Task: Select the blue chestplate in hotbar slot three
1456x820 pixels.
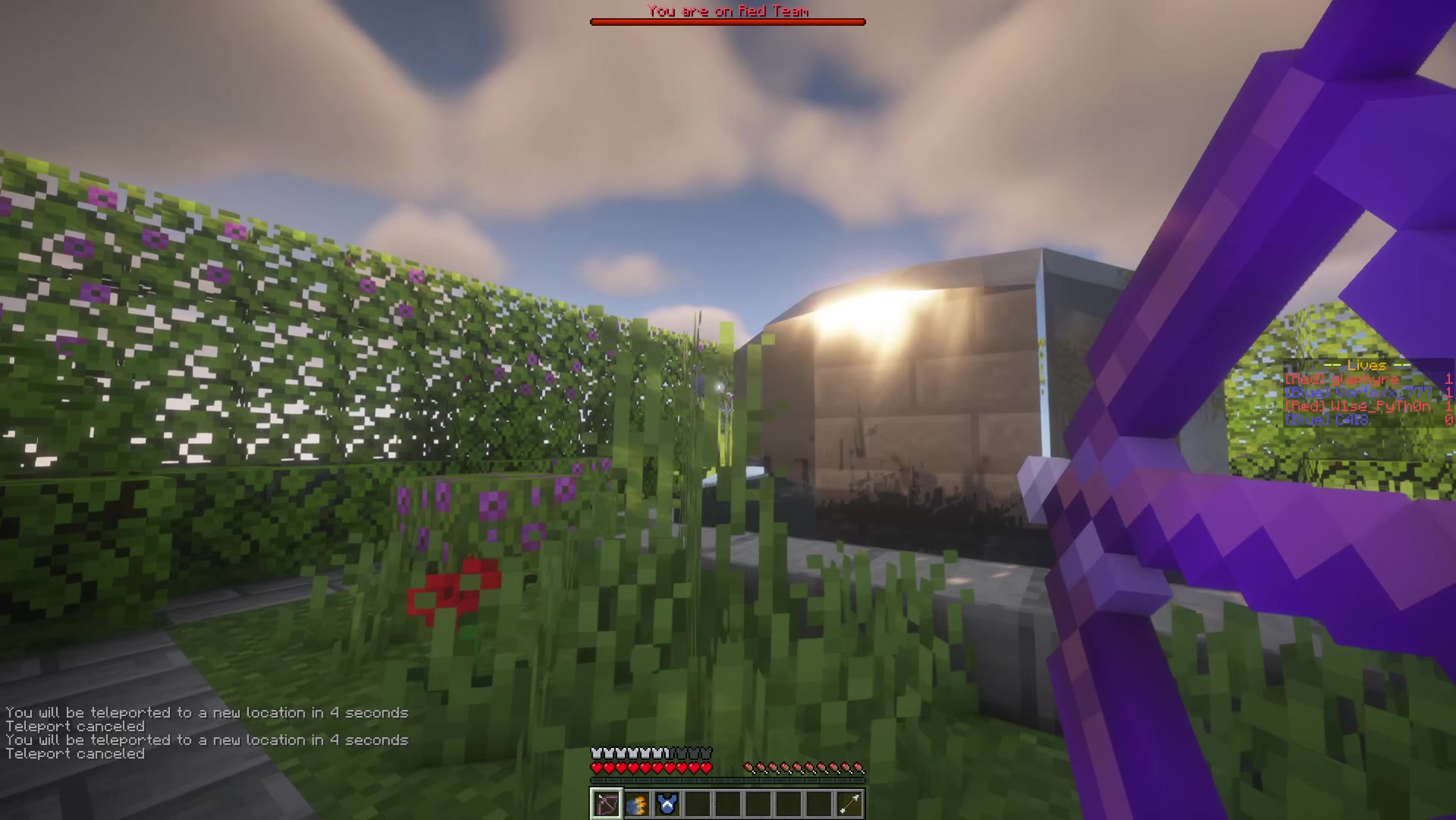Action: point(667,803)
